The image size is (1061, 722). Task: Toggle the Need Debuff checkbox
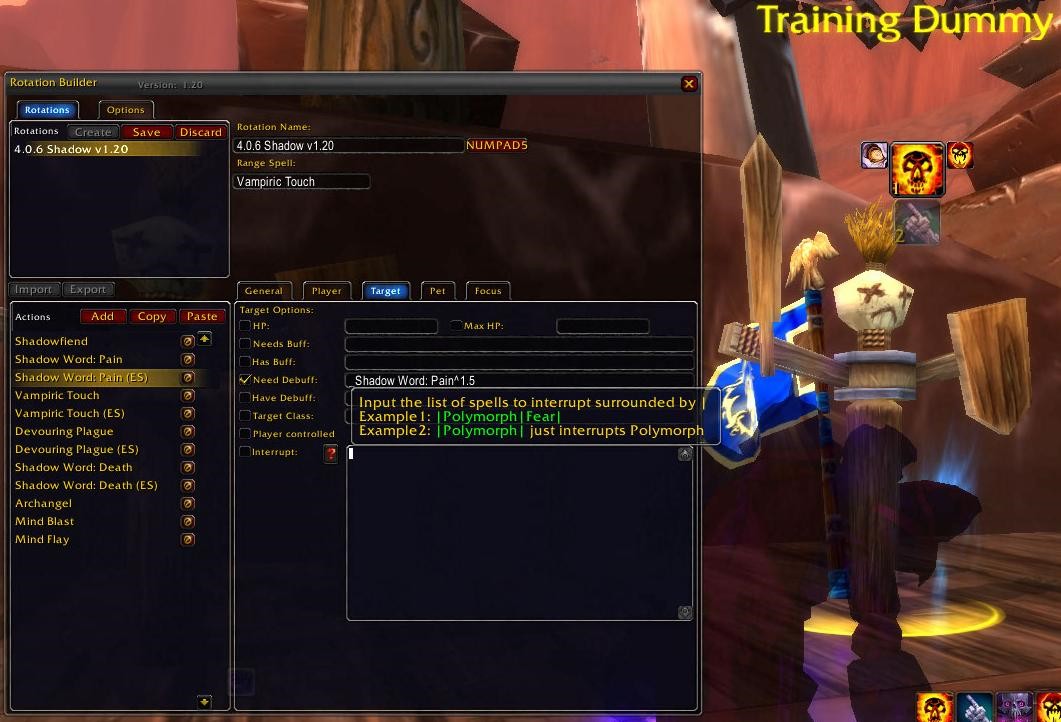coord(246,380)
